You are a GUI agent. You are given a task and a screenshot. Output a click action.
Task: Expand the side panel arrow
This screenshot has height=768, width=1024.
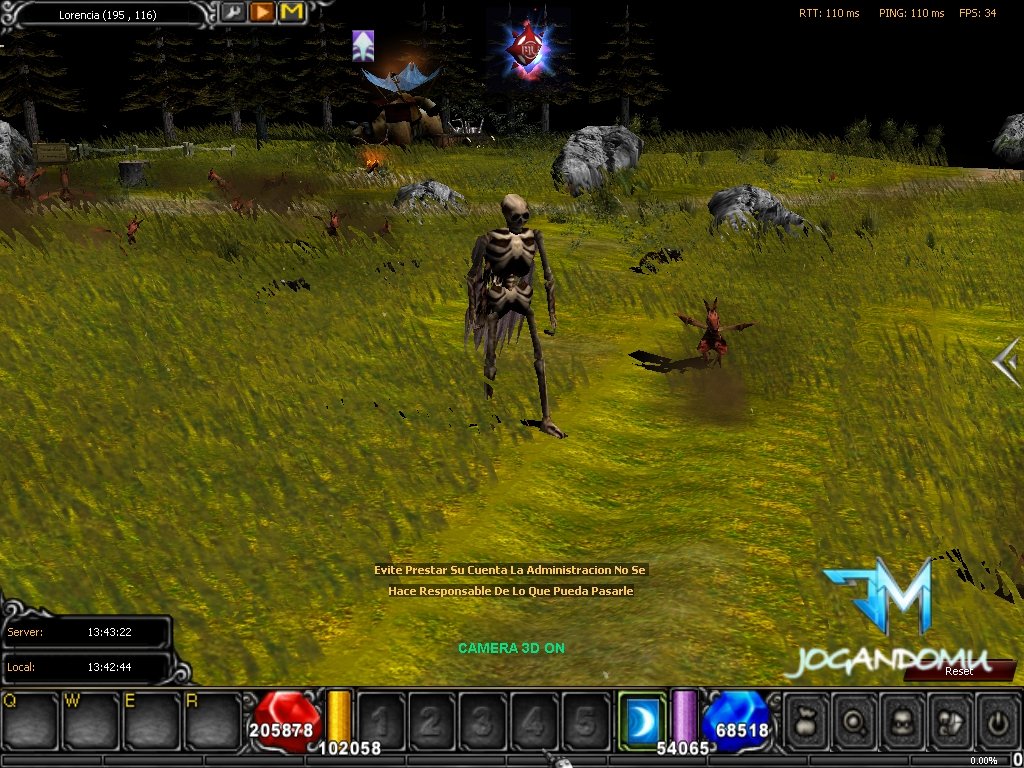pos(1007,361)
